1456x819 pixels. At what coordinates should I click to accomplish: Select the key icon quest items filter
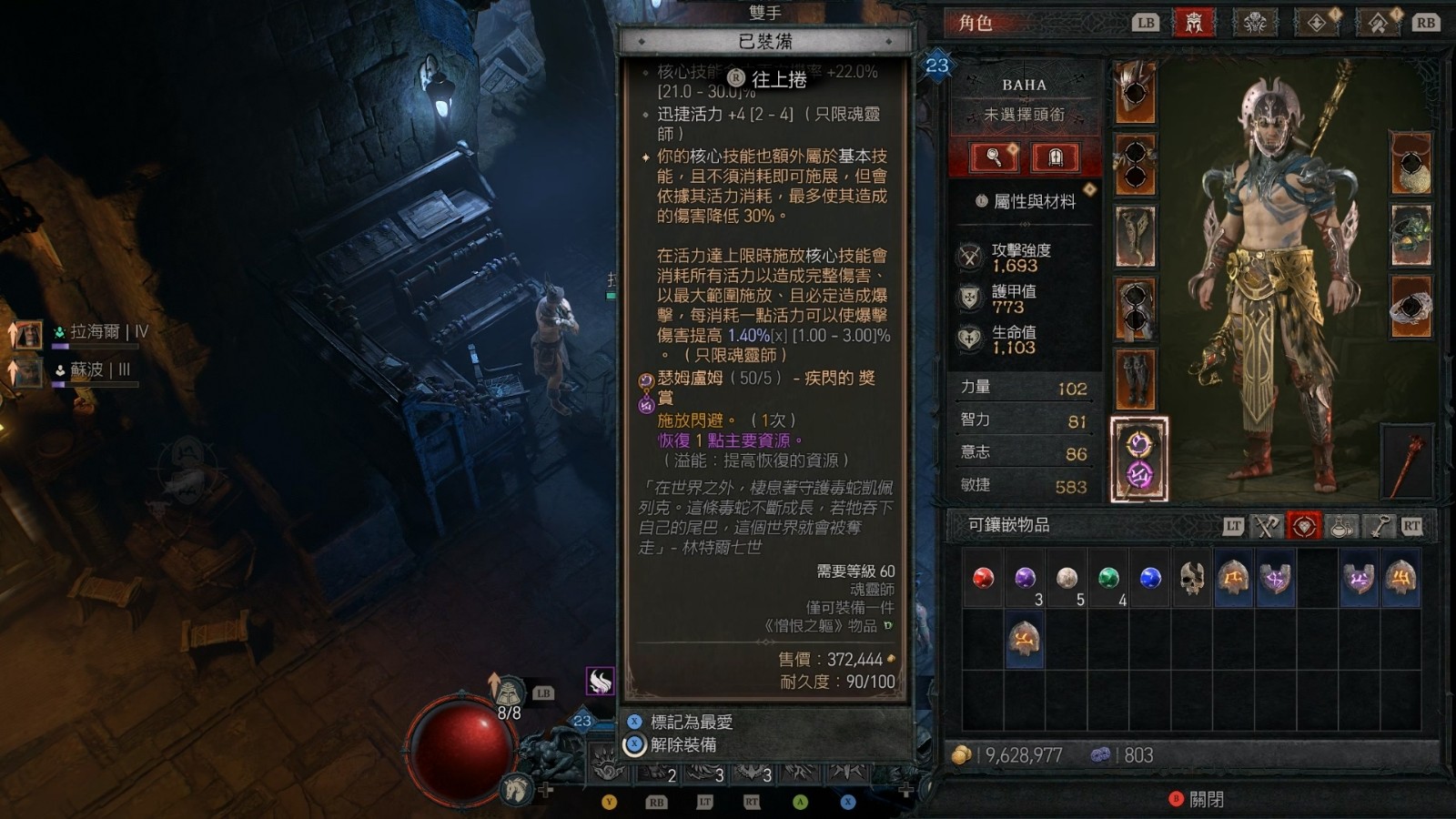[1380, 526]
